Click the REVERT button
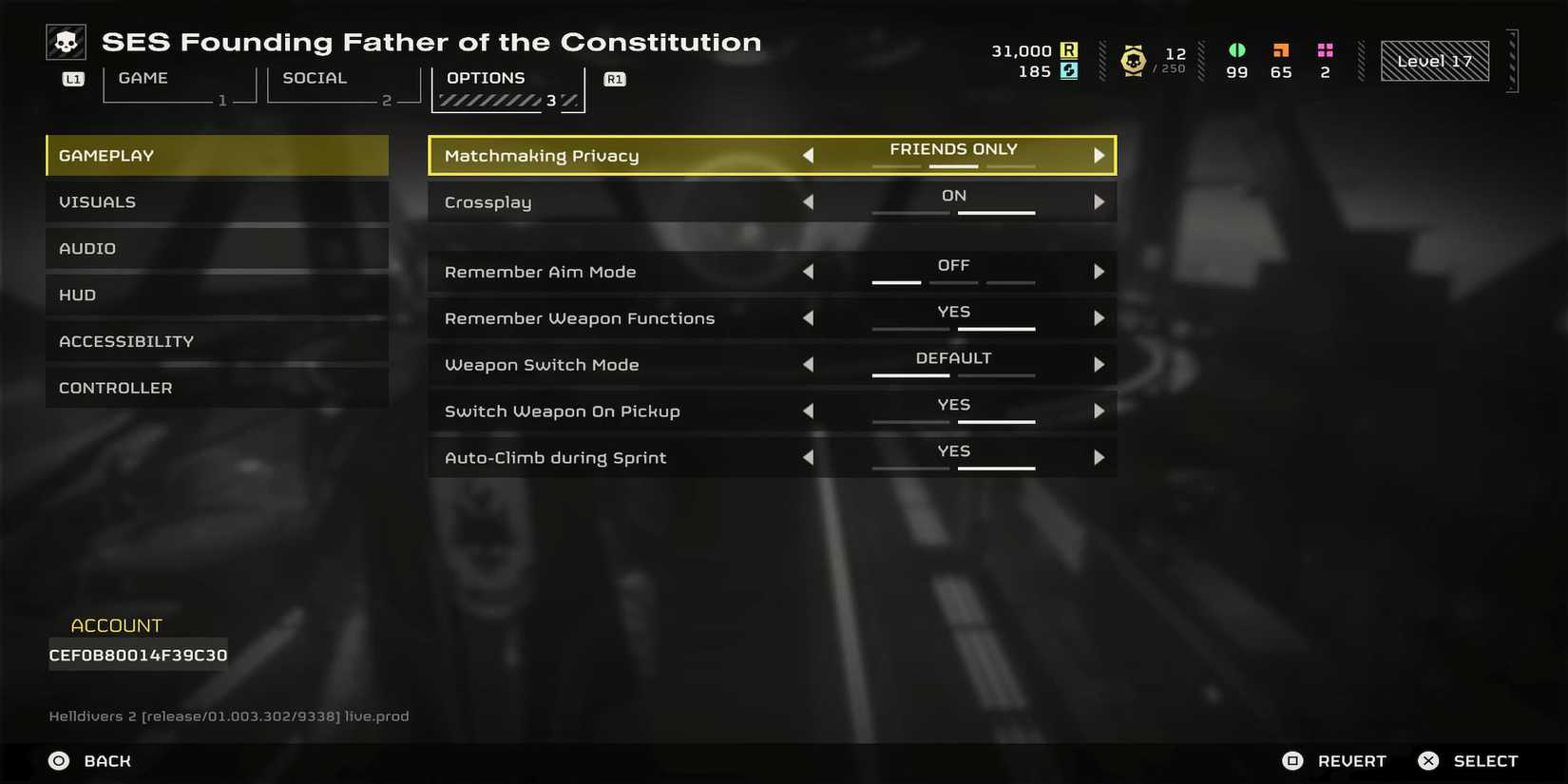Viewport: 1568px width, 784px height. coord(1352,760)
